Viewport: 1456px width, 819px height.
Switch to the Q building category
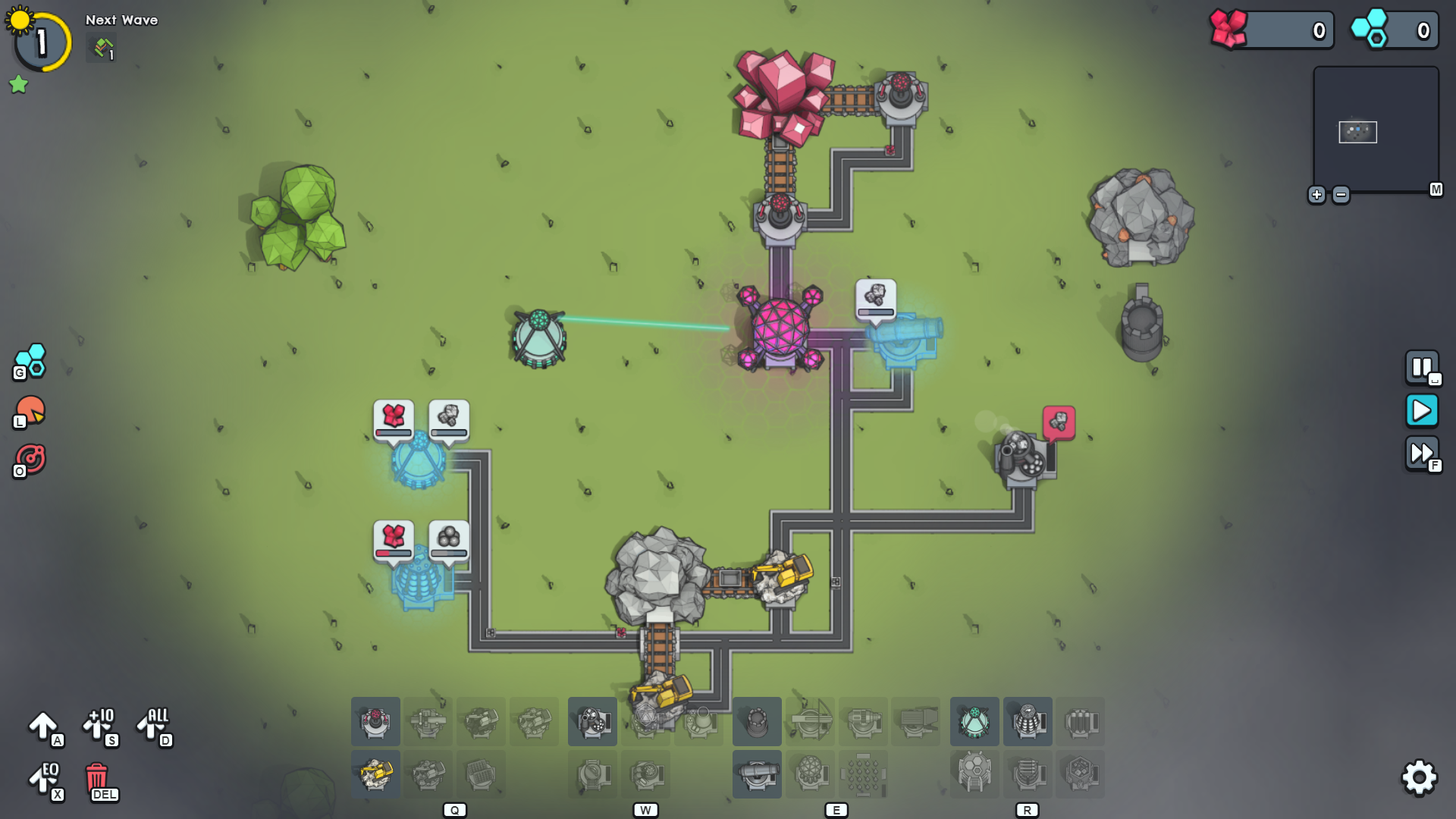pyautogui.click(x=455, y=809)
